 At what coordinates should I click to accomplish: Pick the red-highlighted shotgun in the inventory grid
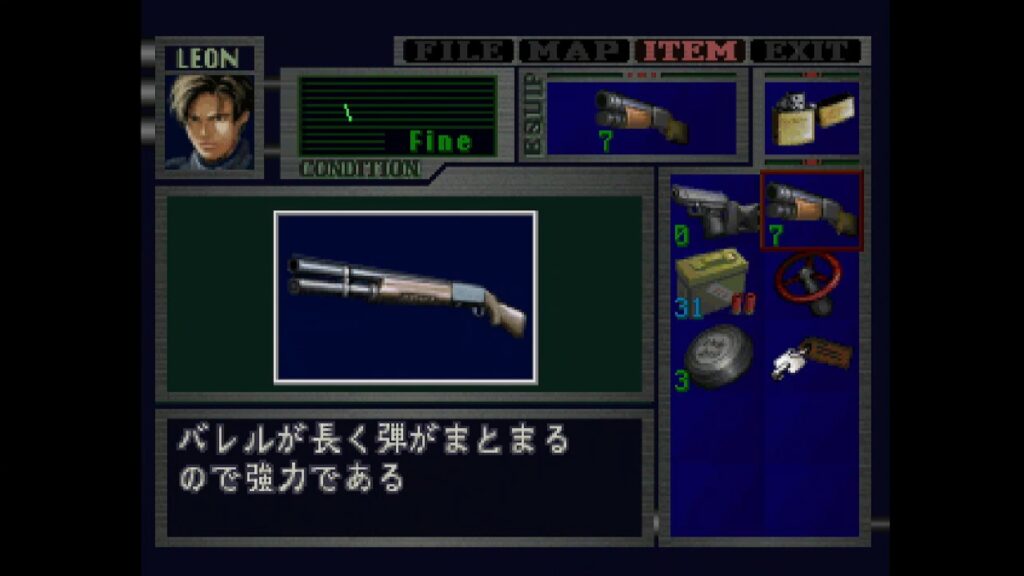click(x=811, y=211)
